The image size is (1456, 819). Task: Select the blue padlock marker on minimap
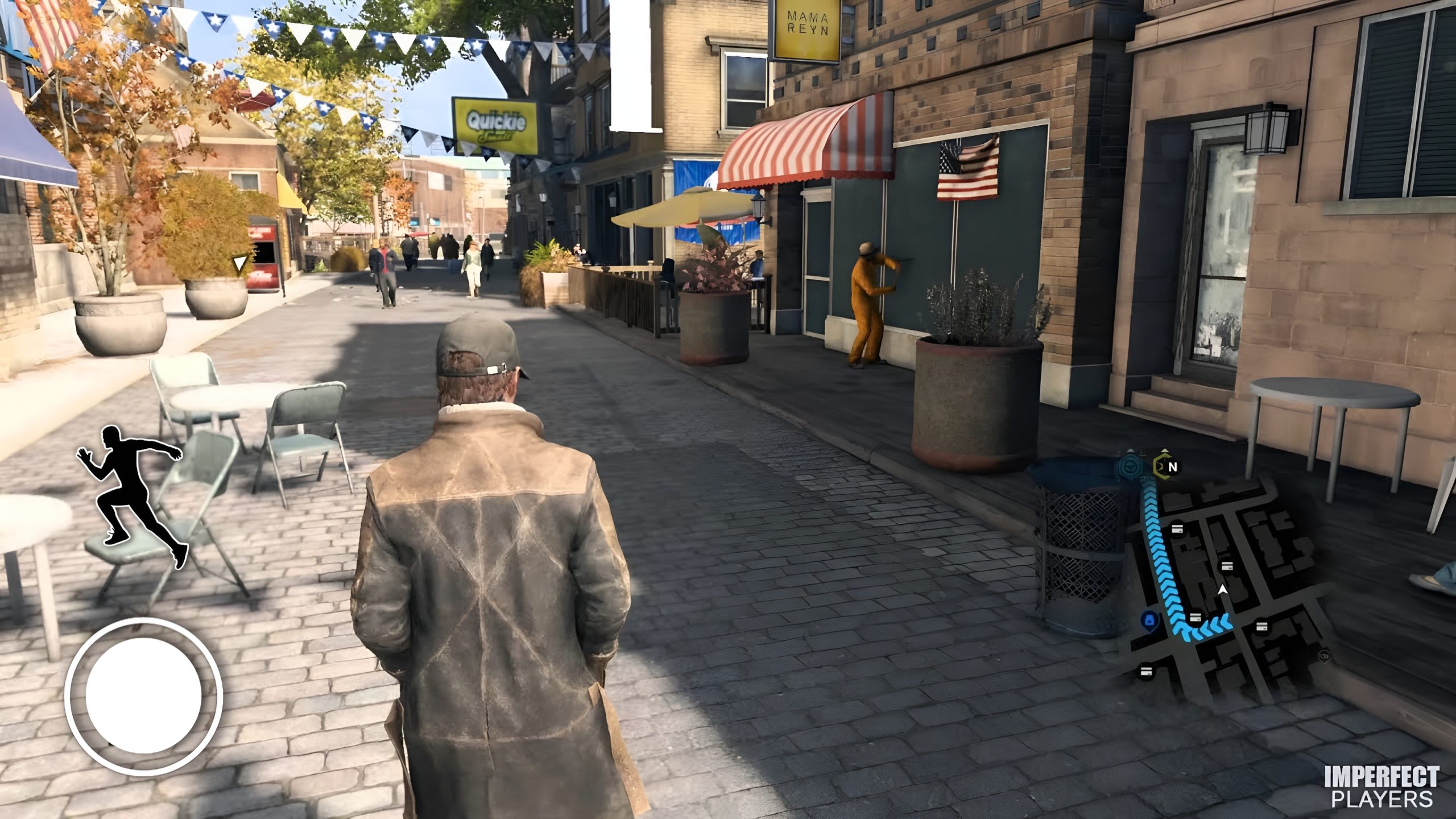[1149, 619]
